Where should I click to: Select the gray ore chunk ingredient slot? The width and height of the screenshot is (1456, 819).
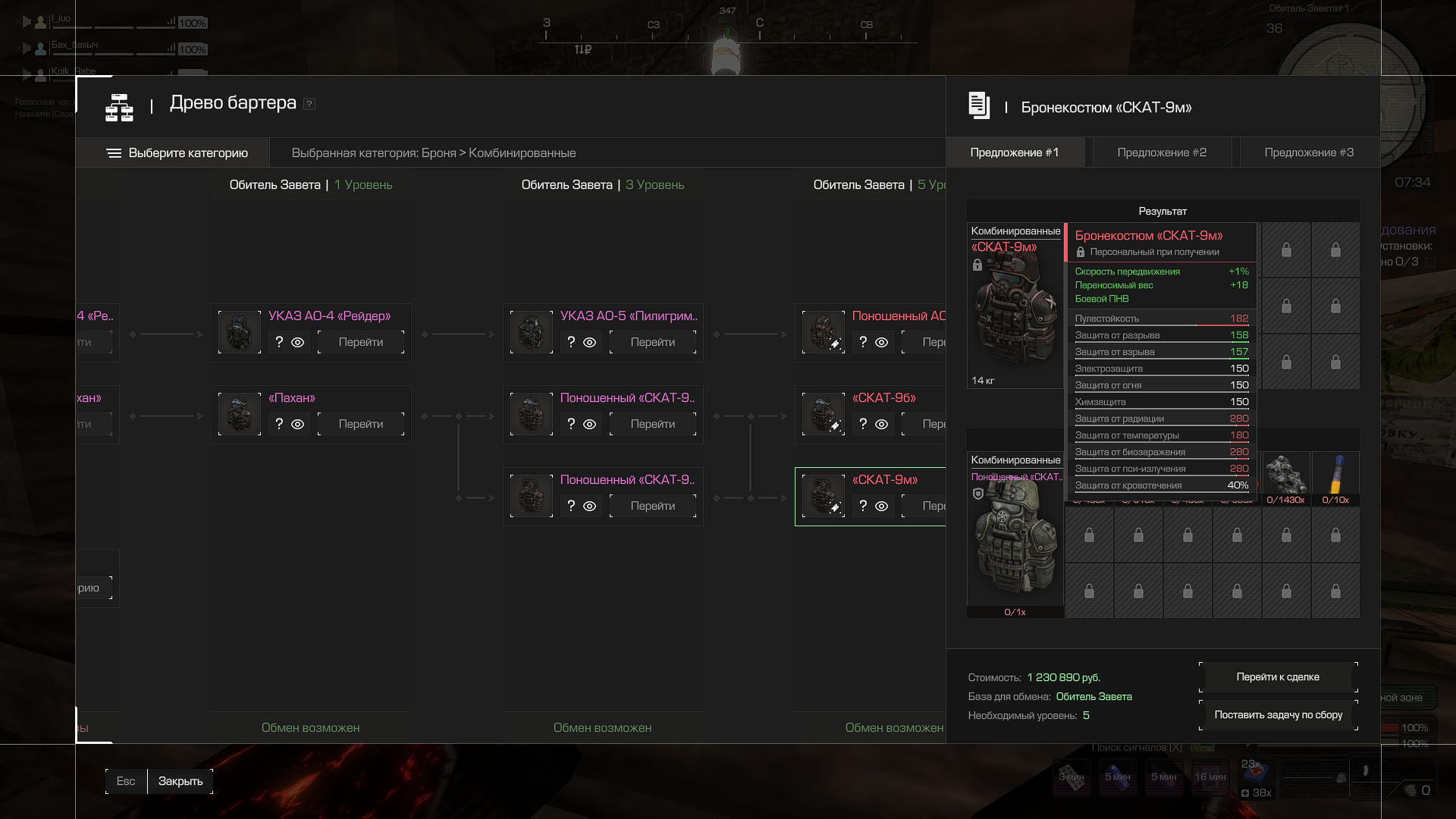pos(1286,476)
